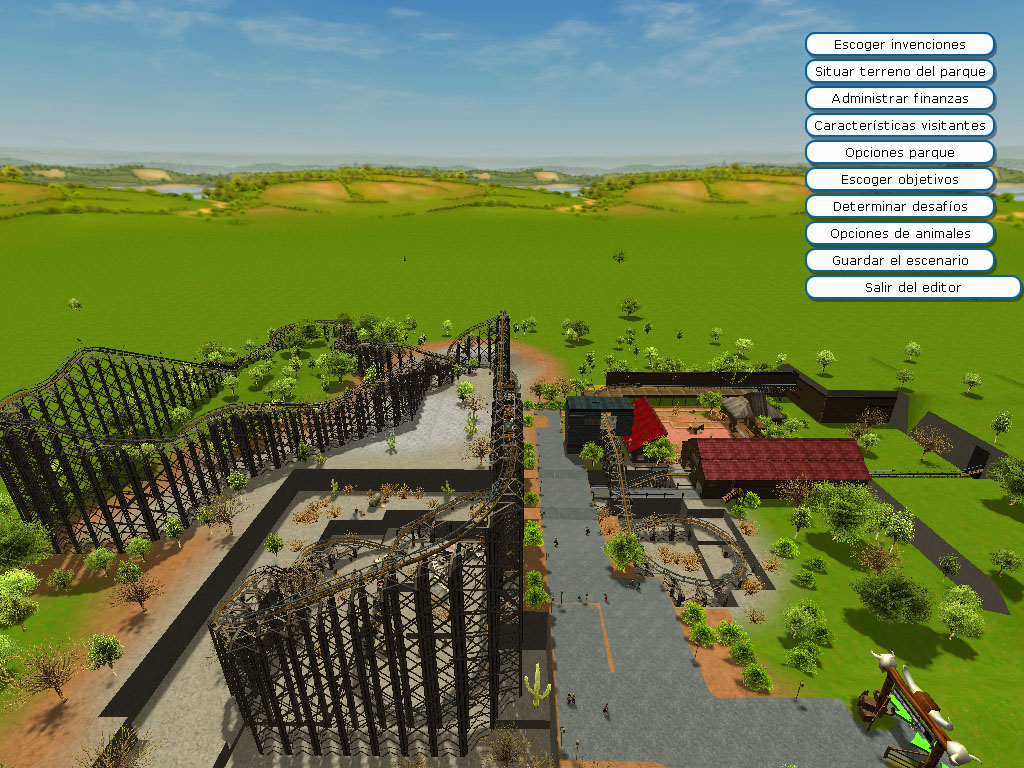Open Opciones parque
Viewport: 1024px width, 768px height.
[x=899, y=153]
